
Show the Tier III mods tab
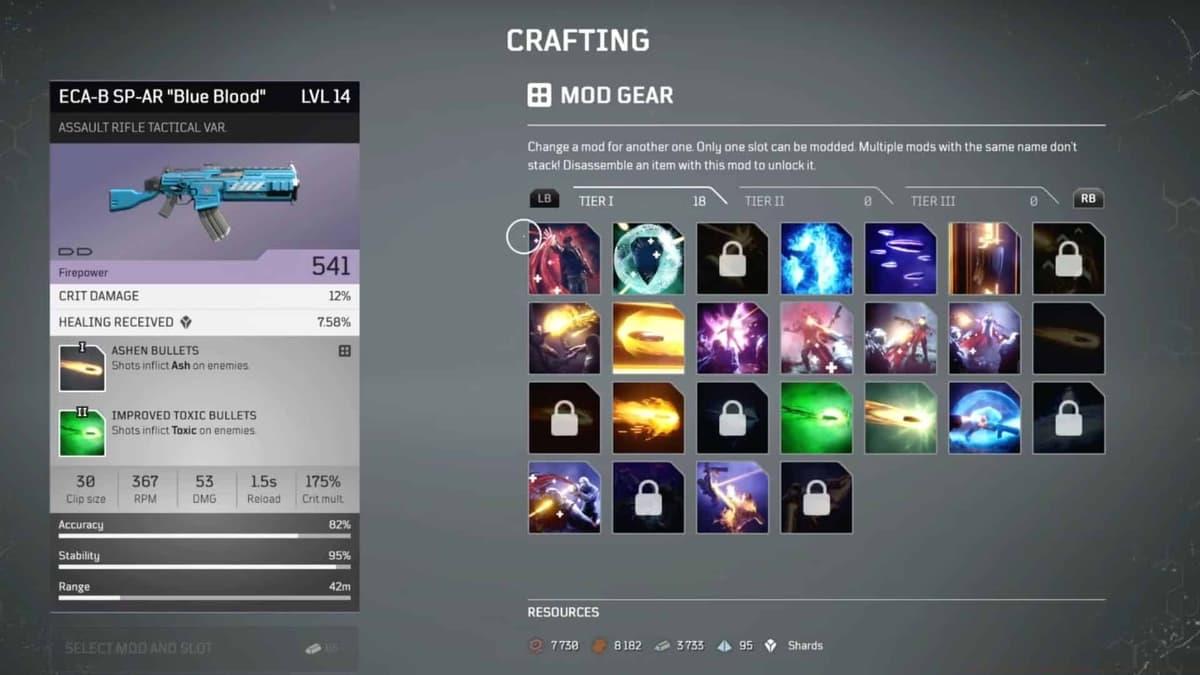(972, 201)
